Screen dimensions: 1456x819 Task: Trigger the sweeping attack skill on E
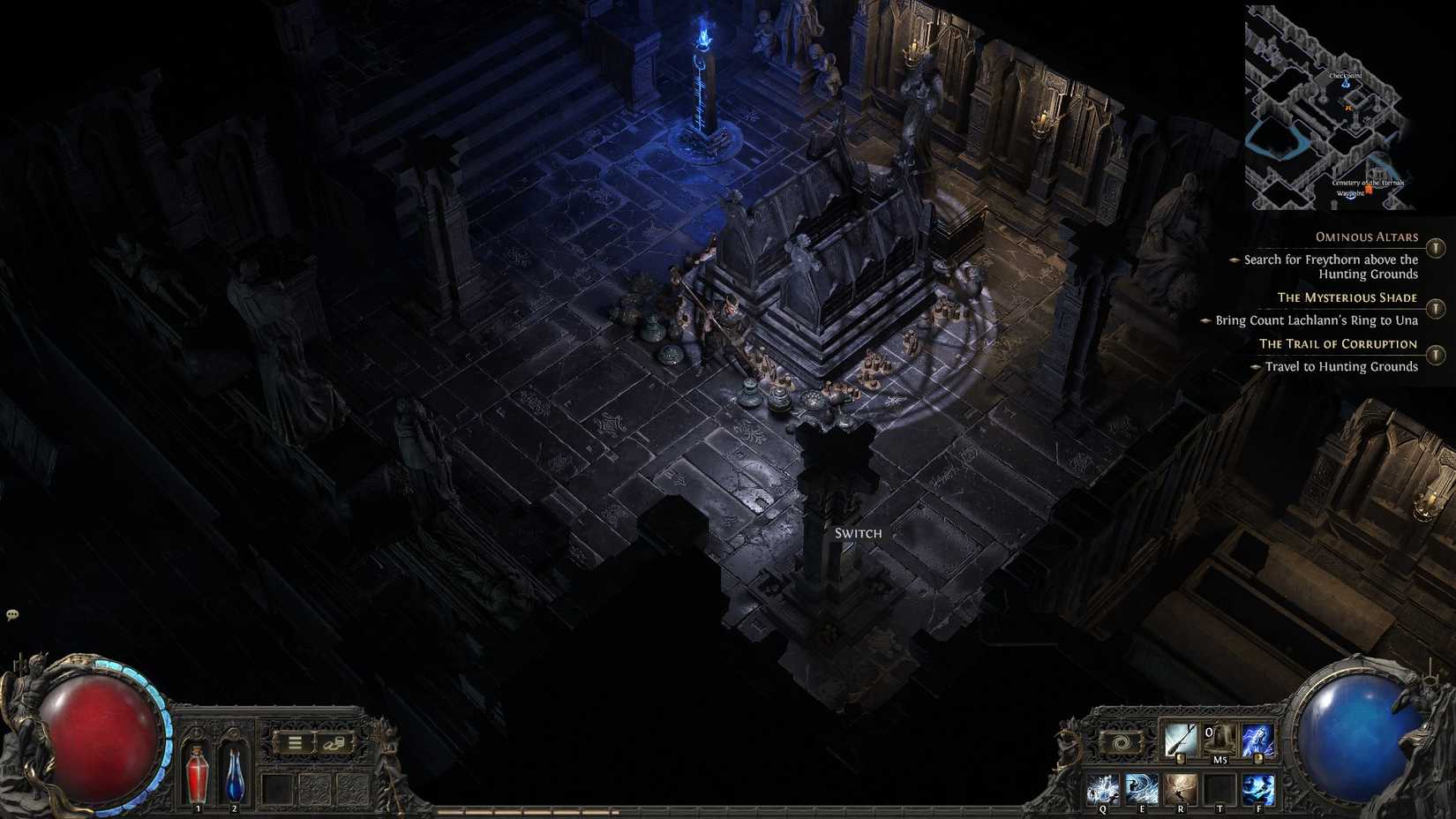tap(1142, 788)
